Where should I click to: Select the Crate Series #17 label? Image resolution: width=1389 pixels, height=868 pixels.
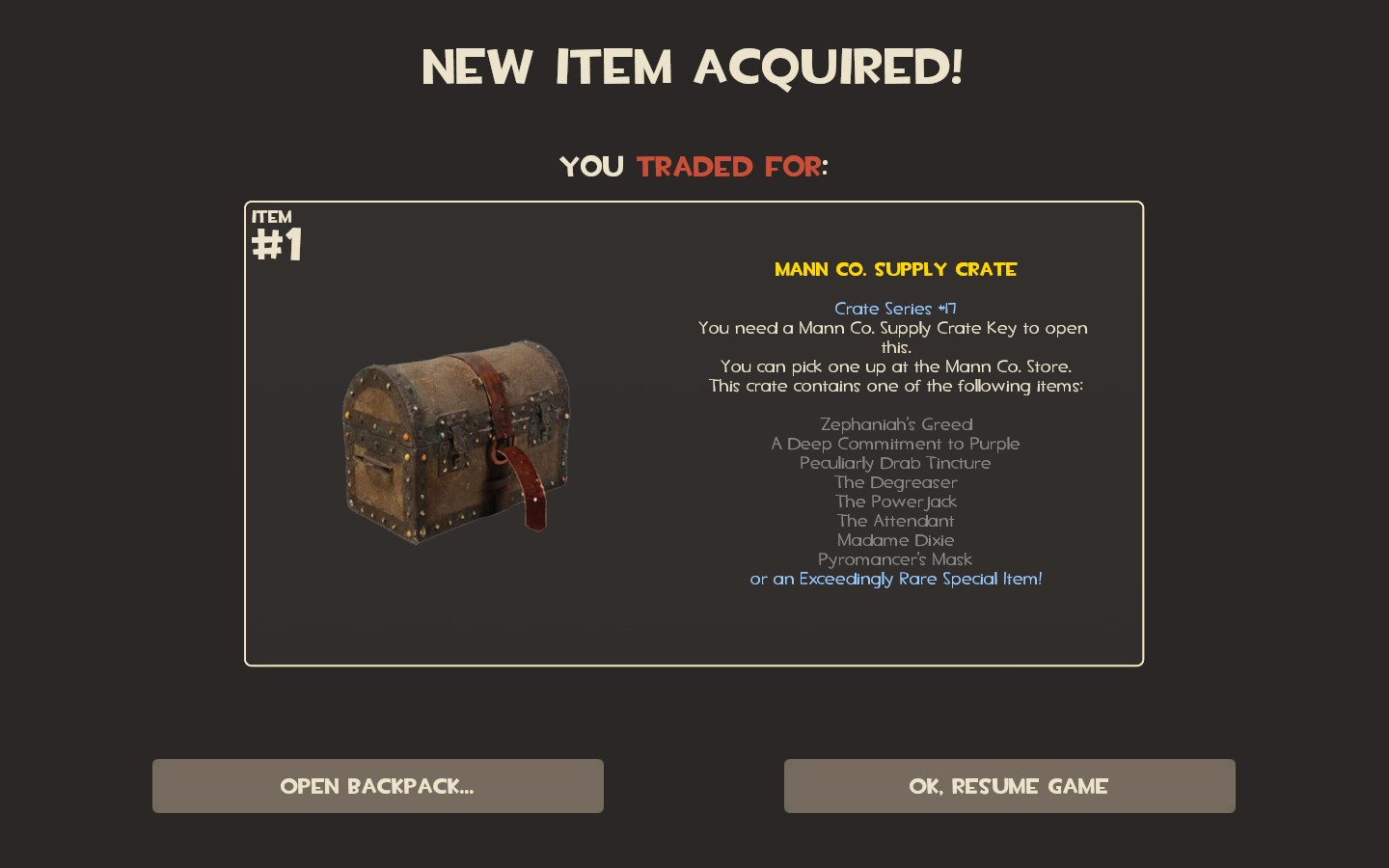(x=895, y=309)
